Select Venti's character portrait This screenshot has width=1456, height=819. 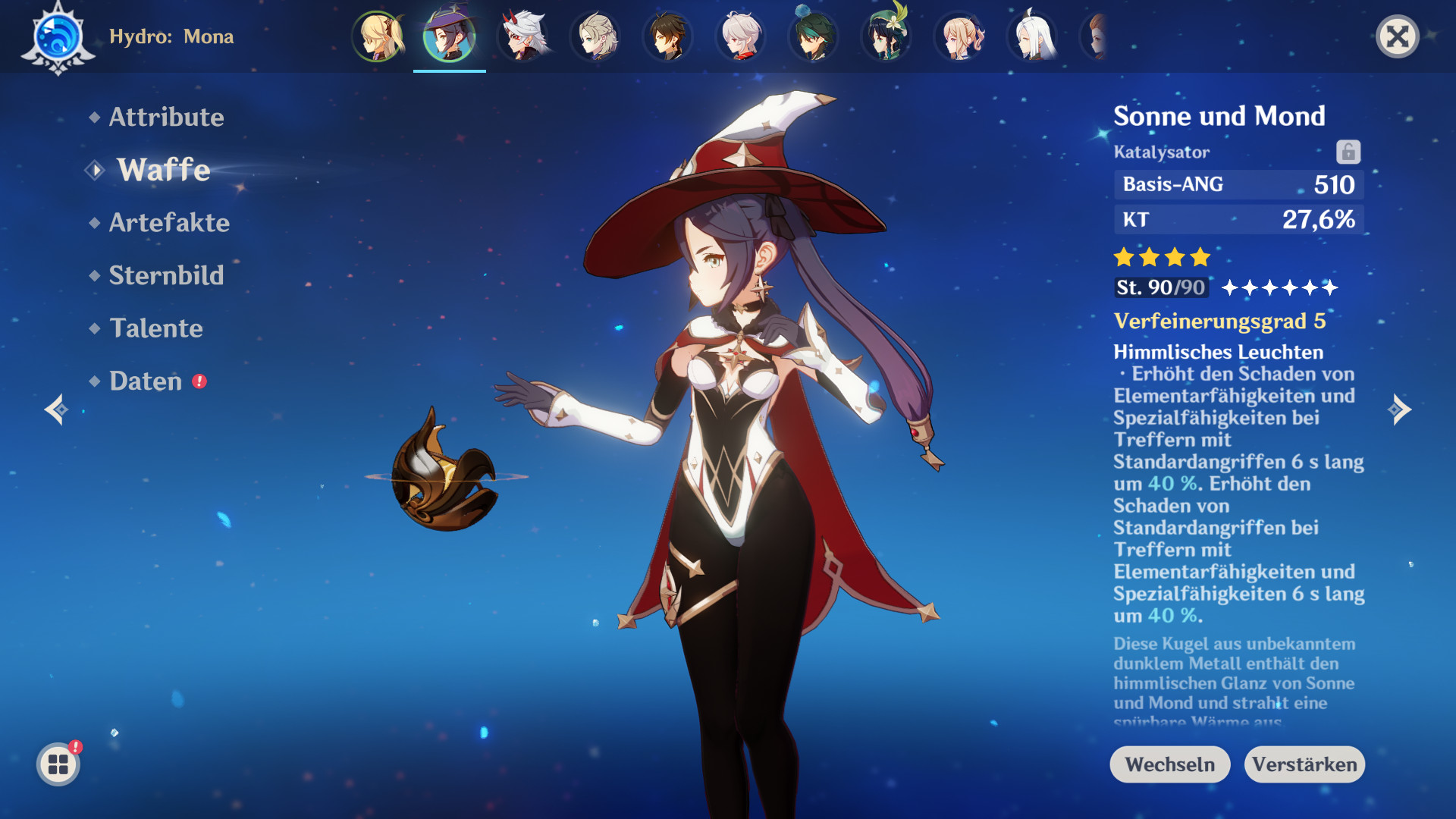click(x=886, y=36)
